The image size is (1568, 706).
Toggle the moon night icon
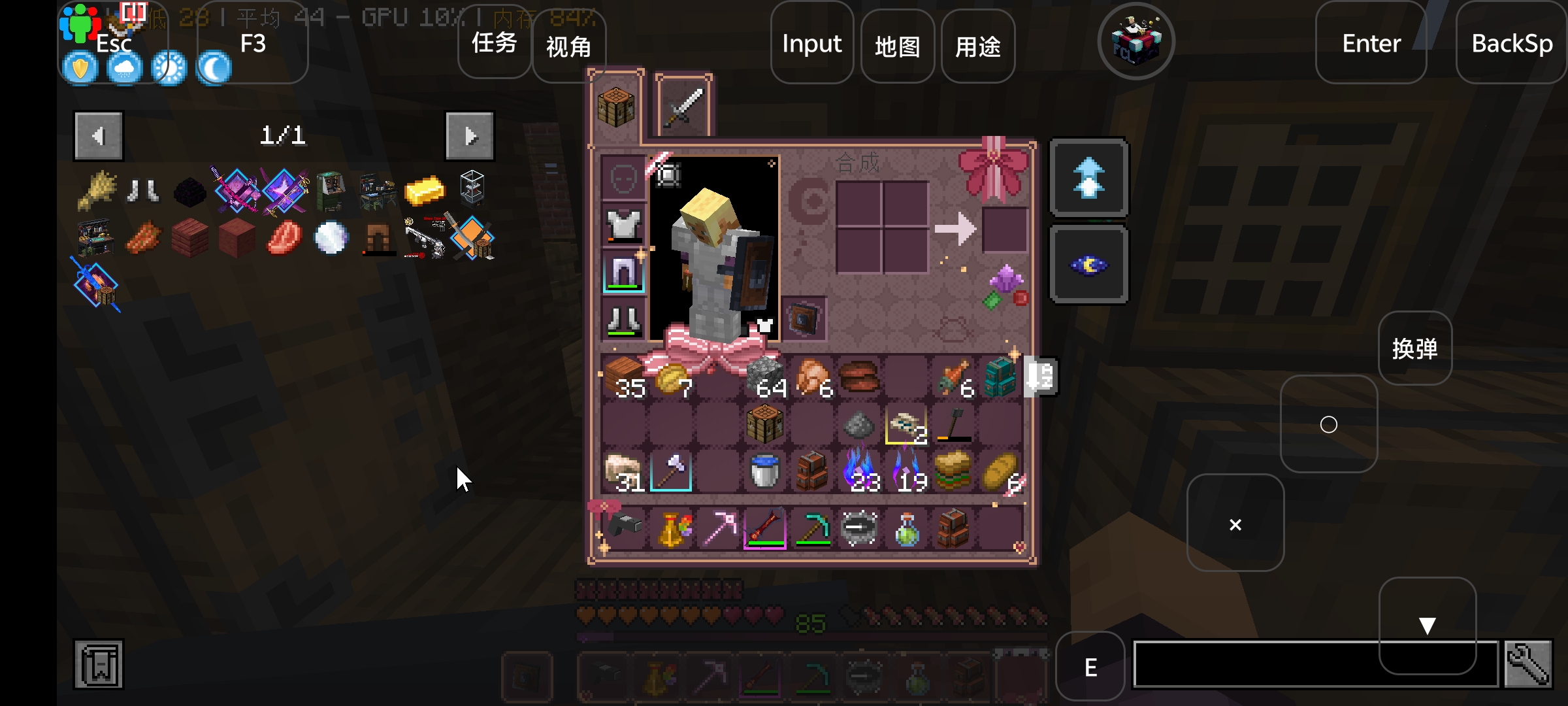[213, 67]
